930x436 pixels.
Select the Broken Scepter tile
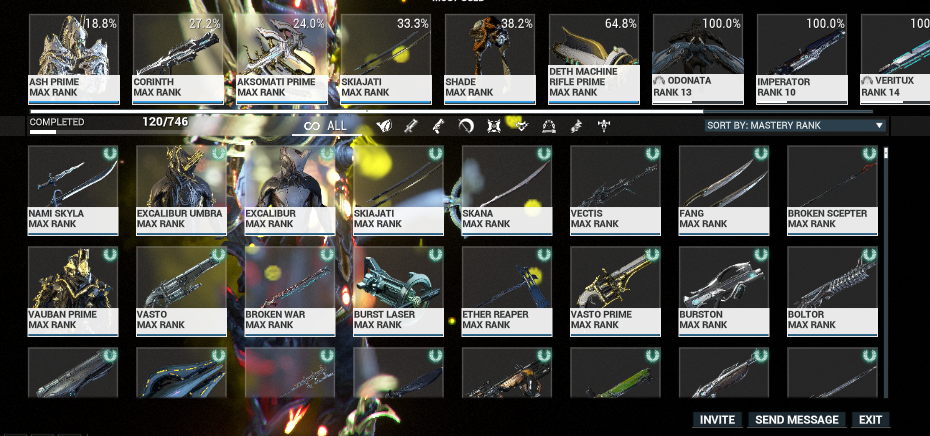click(x=830, y=189)
